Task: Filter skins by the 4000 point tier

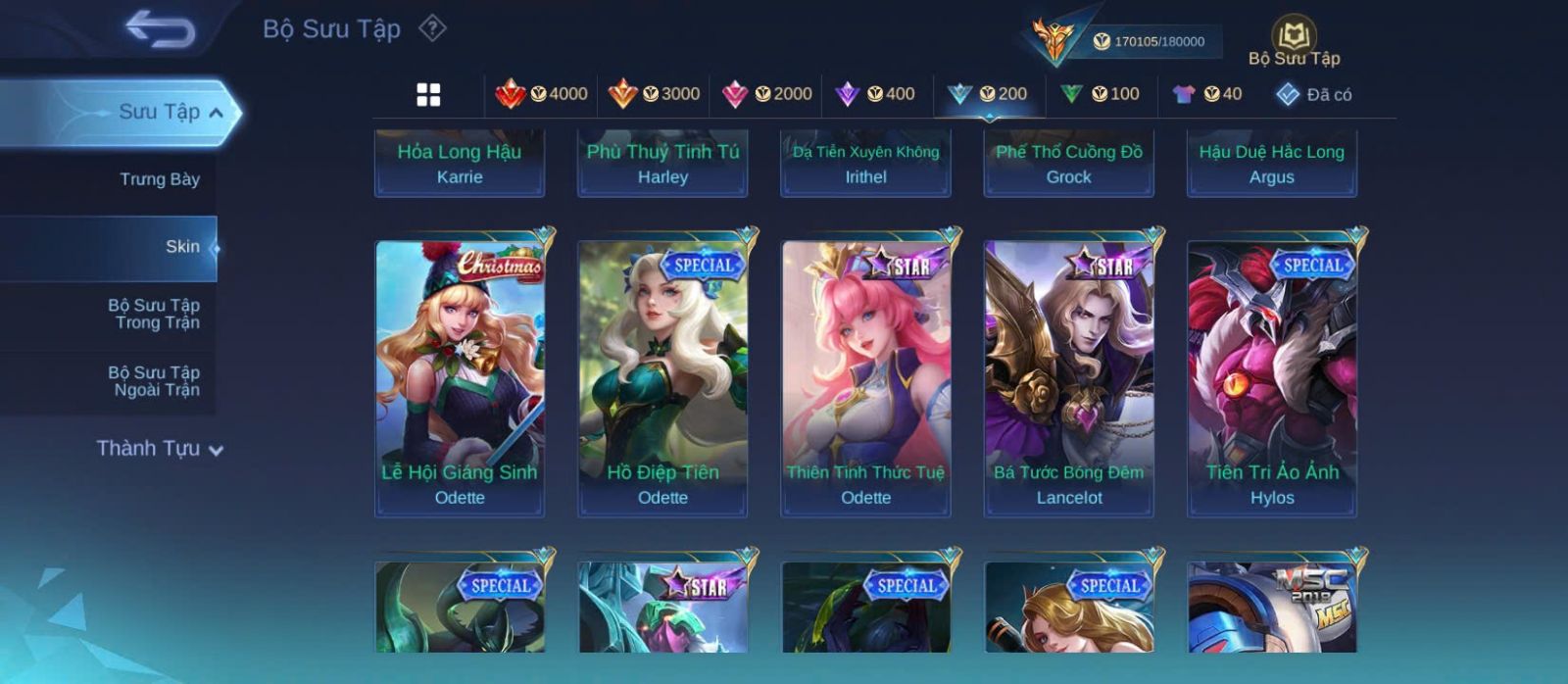Action: 541,94
